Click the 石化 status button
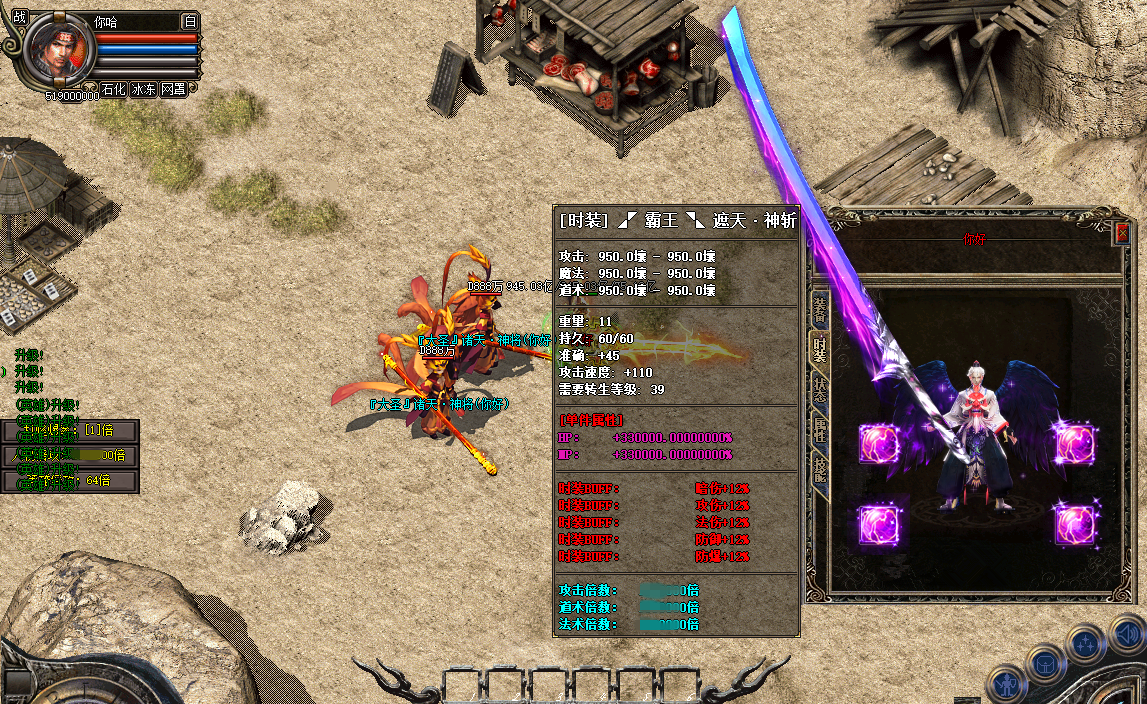This screenshot has height=704, width=1147. point(113,89)
